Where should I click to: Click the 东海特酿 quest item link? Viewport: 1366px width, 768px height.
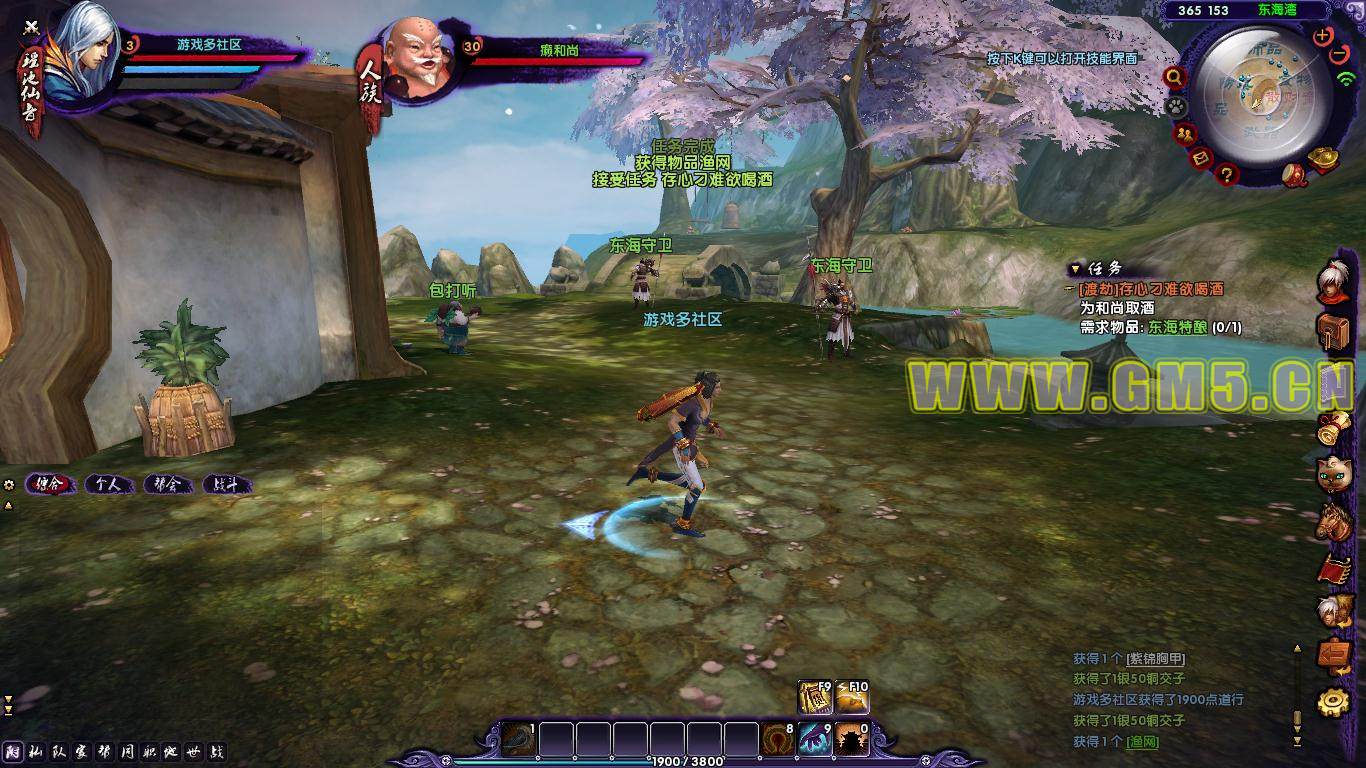tap(1176, 327)
